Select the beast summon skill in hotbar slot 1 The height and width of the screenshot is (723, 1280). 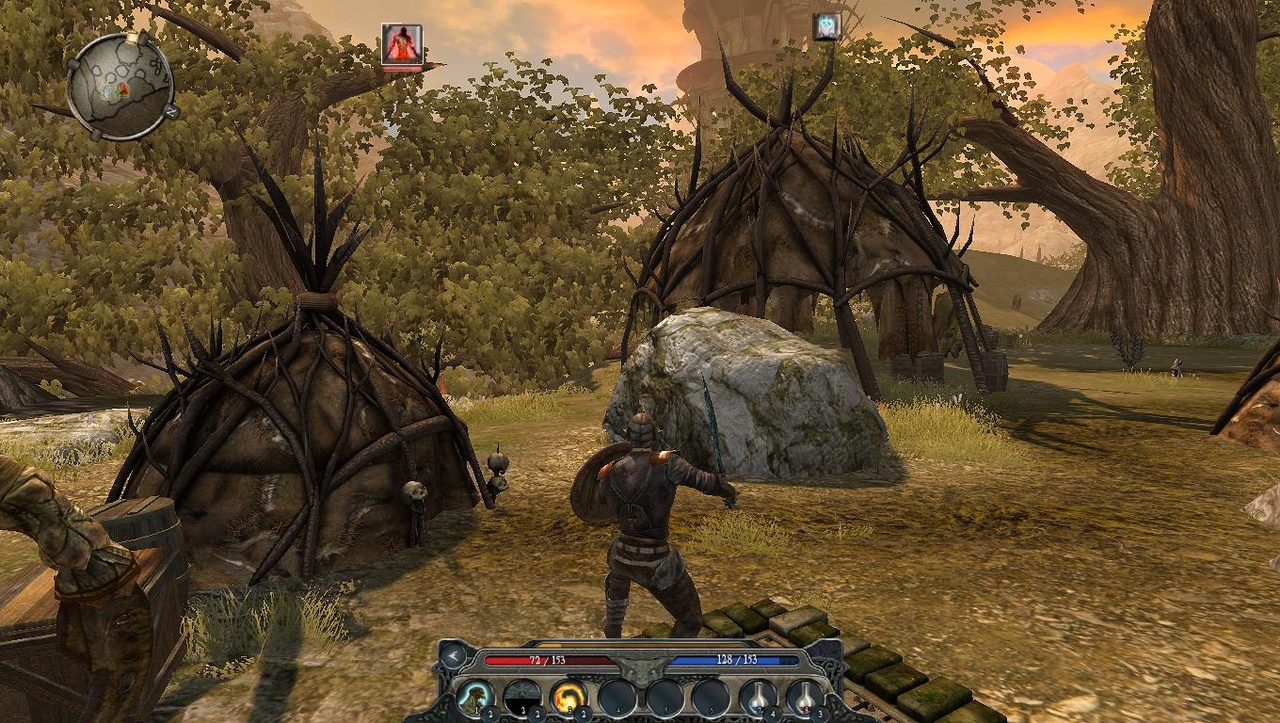point(476,696)
